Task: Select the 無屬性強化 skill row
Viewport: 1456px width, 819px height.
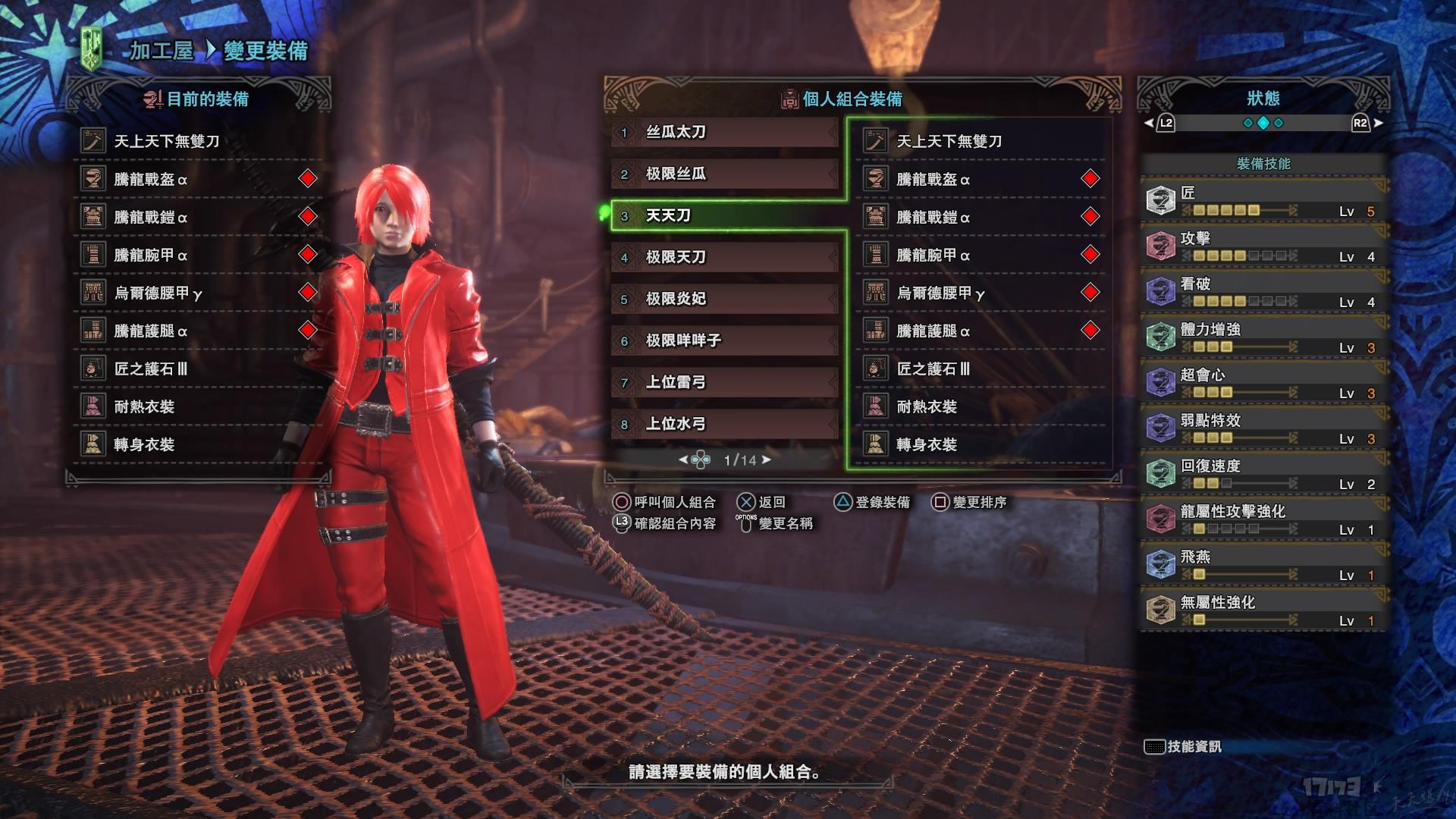Action: tap(1263, 610)
